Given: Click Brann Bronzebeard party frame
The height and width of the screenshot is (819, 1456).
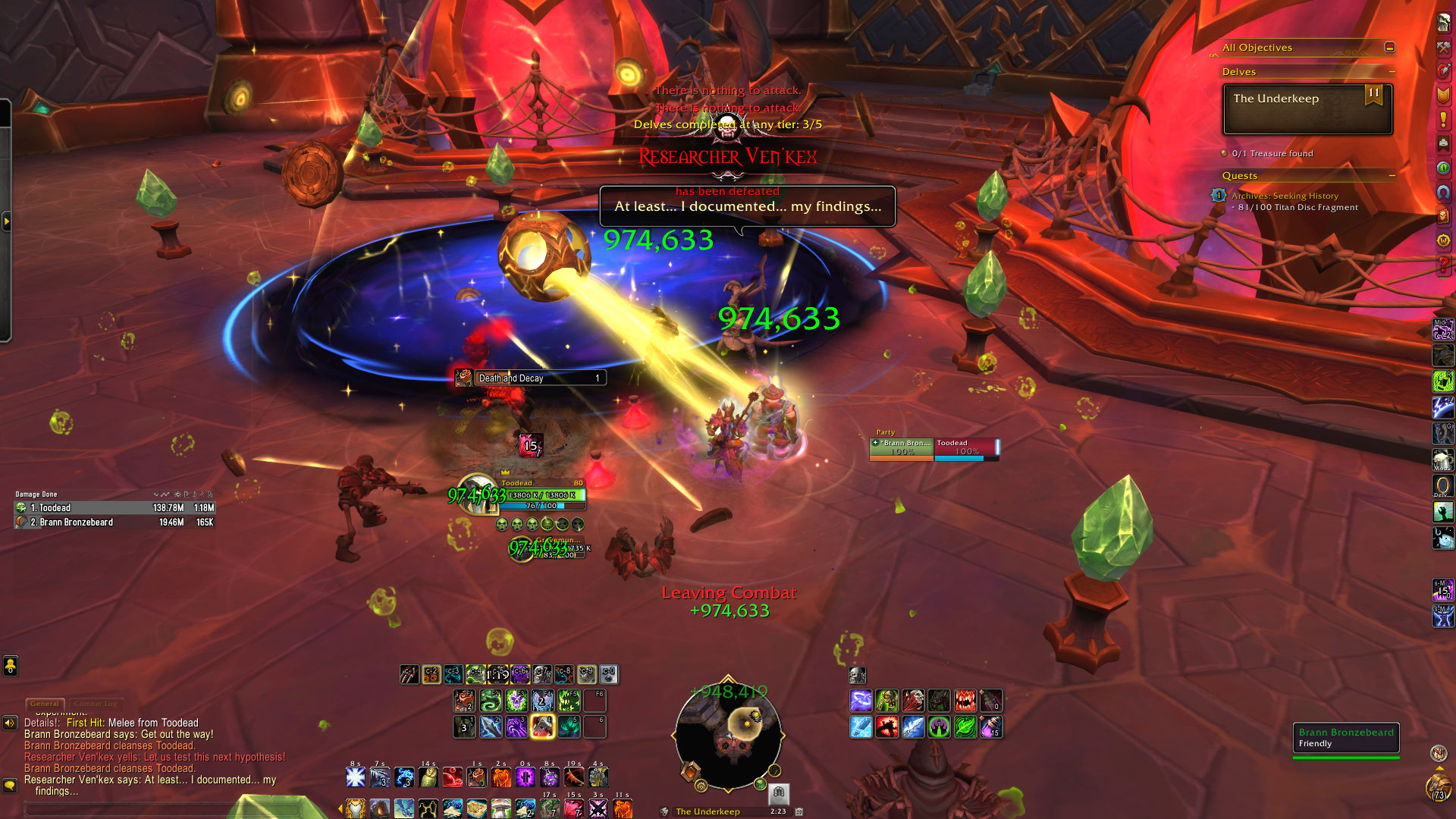Looking at the screenshot, I should click(x=902, y=447).
